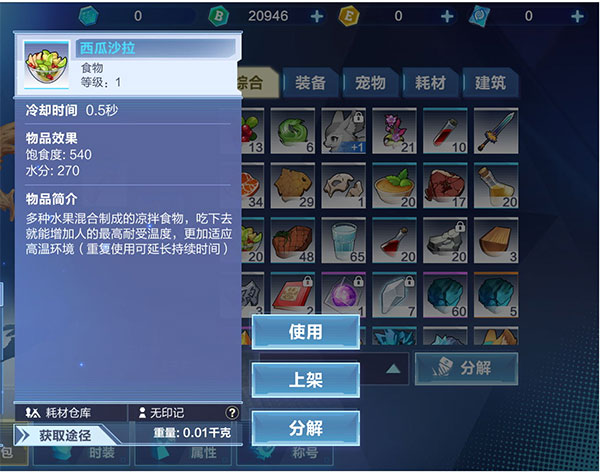Add more green B currency (20946)
The height and width of the screenshot is (472, 600).
click(x=317, y=16)
